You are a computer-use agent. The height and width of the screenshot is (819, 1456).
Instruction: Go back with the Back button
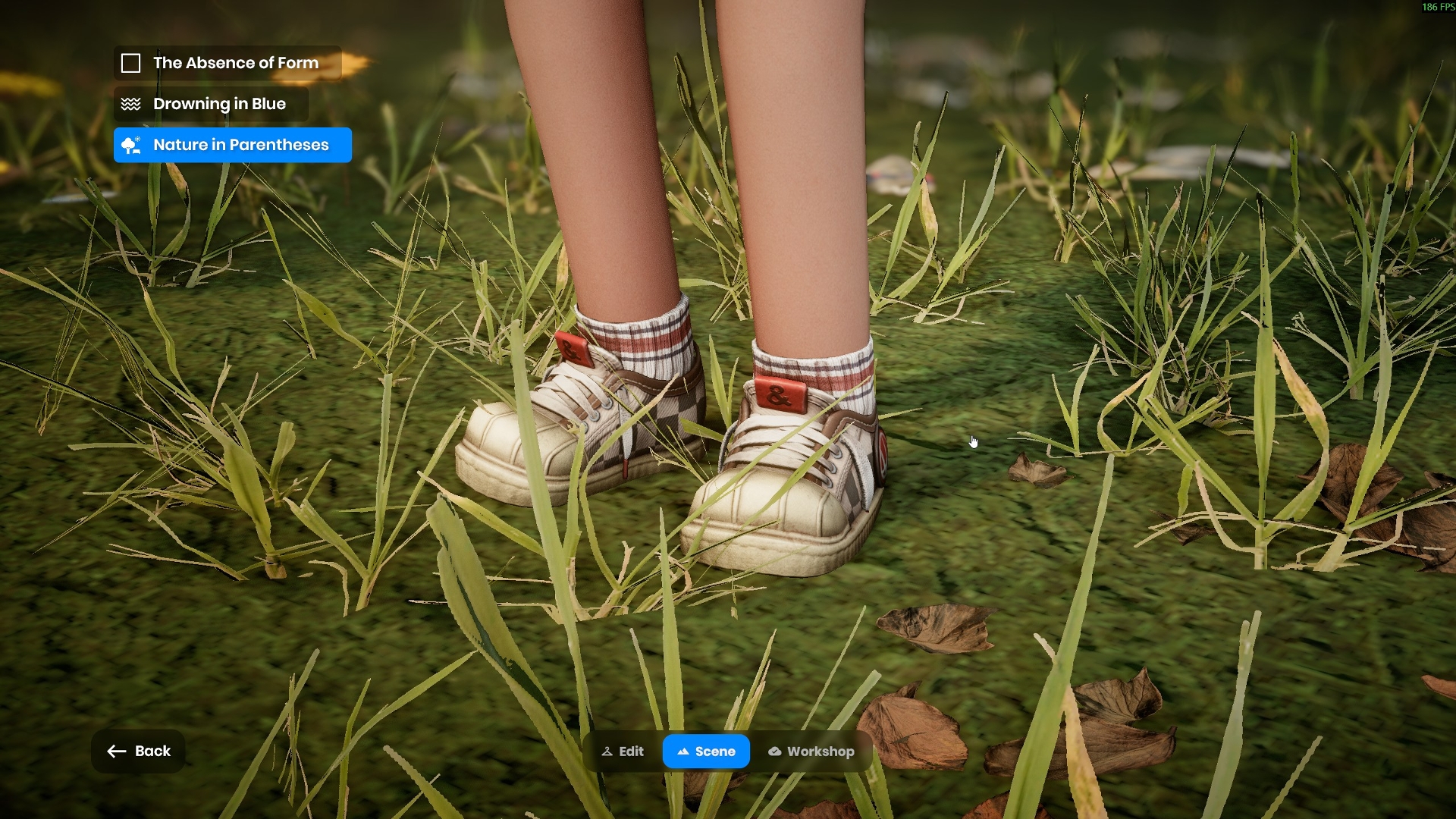(x=138, y=751)
